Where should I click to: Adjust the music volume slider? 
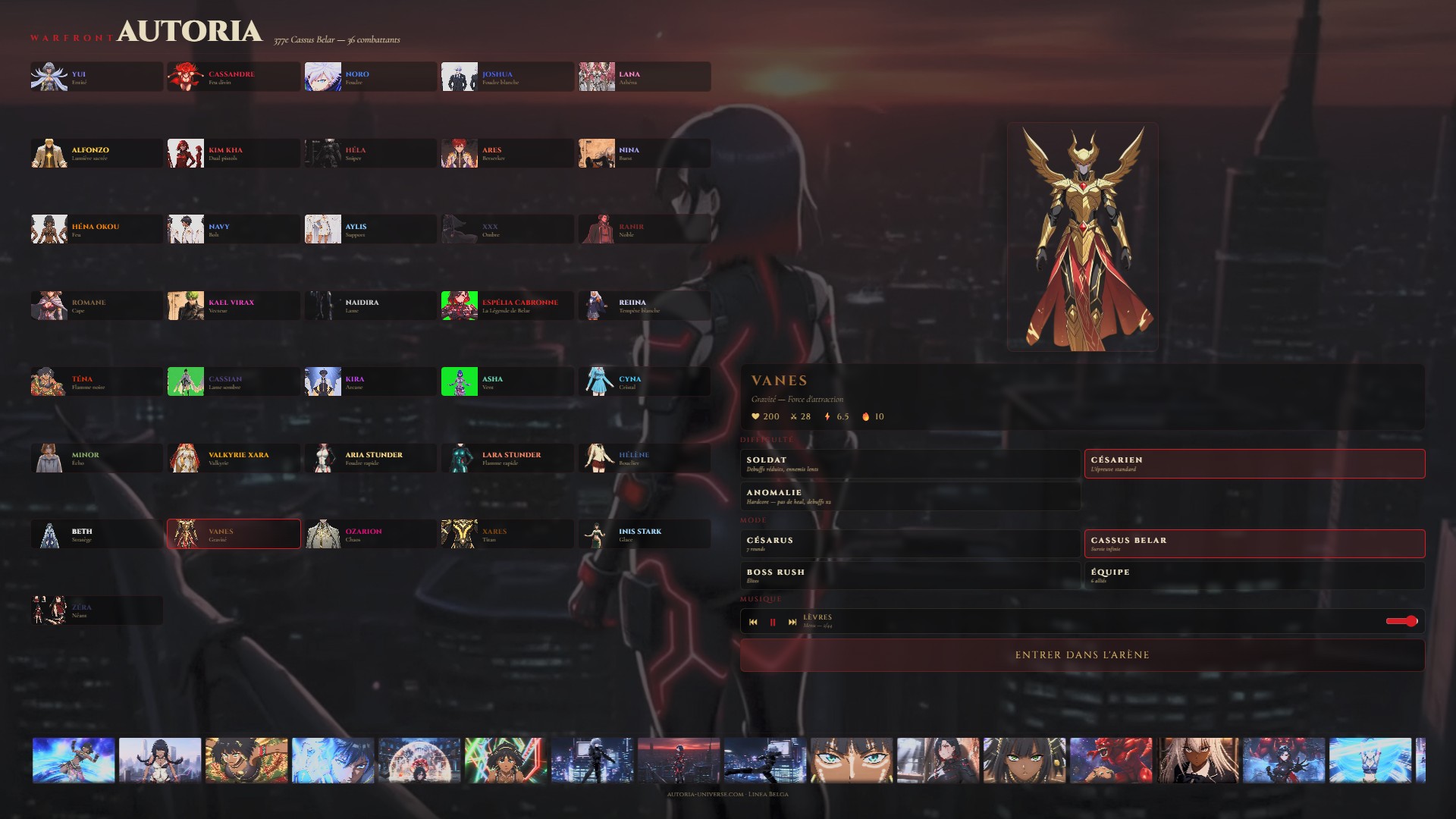[x=1401, y=621]
